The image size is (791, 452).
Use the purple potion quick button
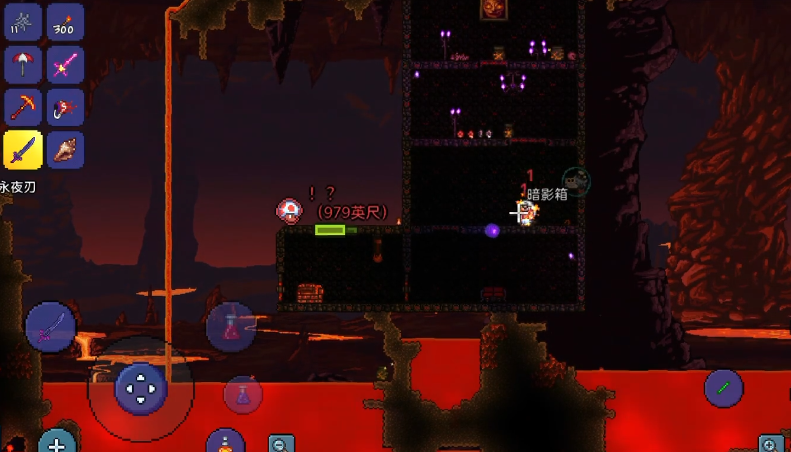pos(242,395)
